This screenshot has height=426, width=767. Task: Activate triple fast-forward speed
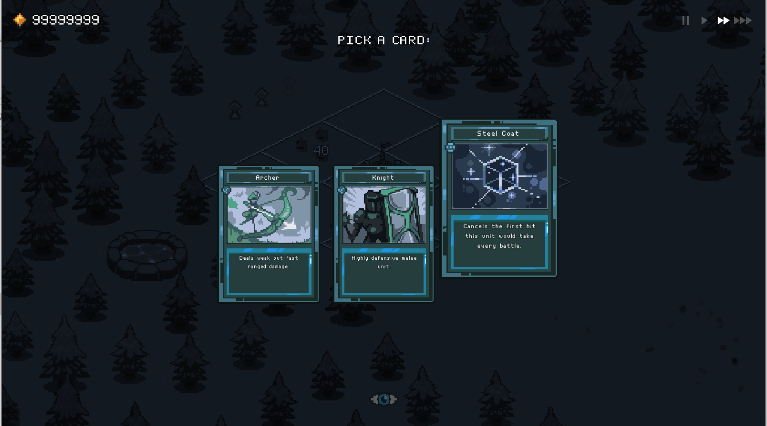coord(743,20)
